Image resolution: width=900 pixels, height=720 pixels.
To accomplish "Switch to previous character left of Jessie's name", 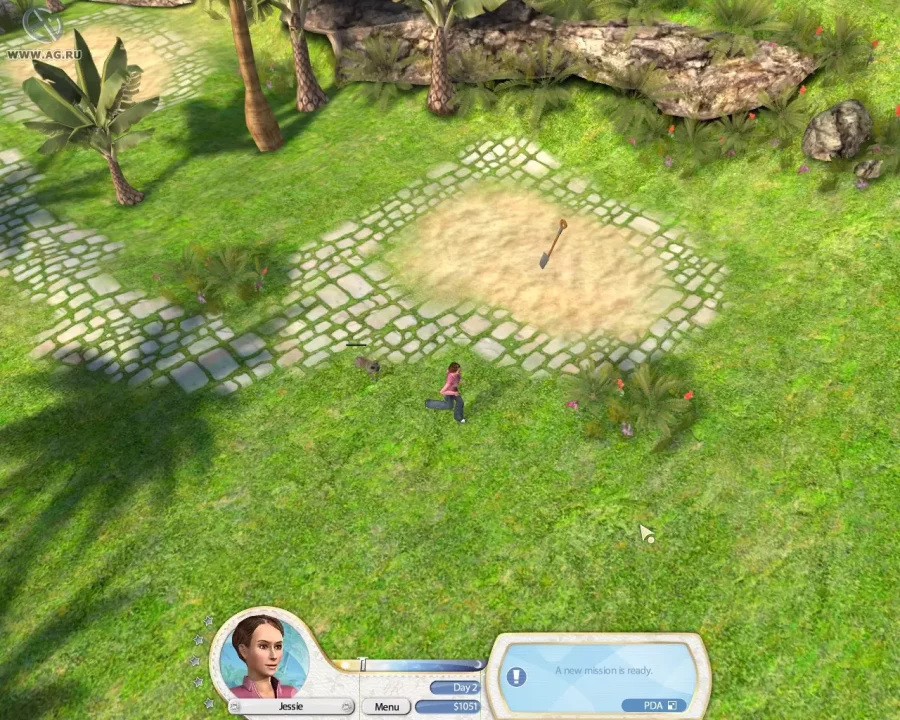I will click(x=234, y=707).
